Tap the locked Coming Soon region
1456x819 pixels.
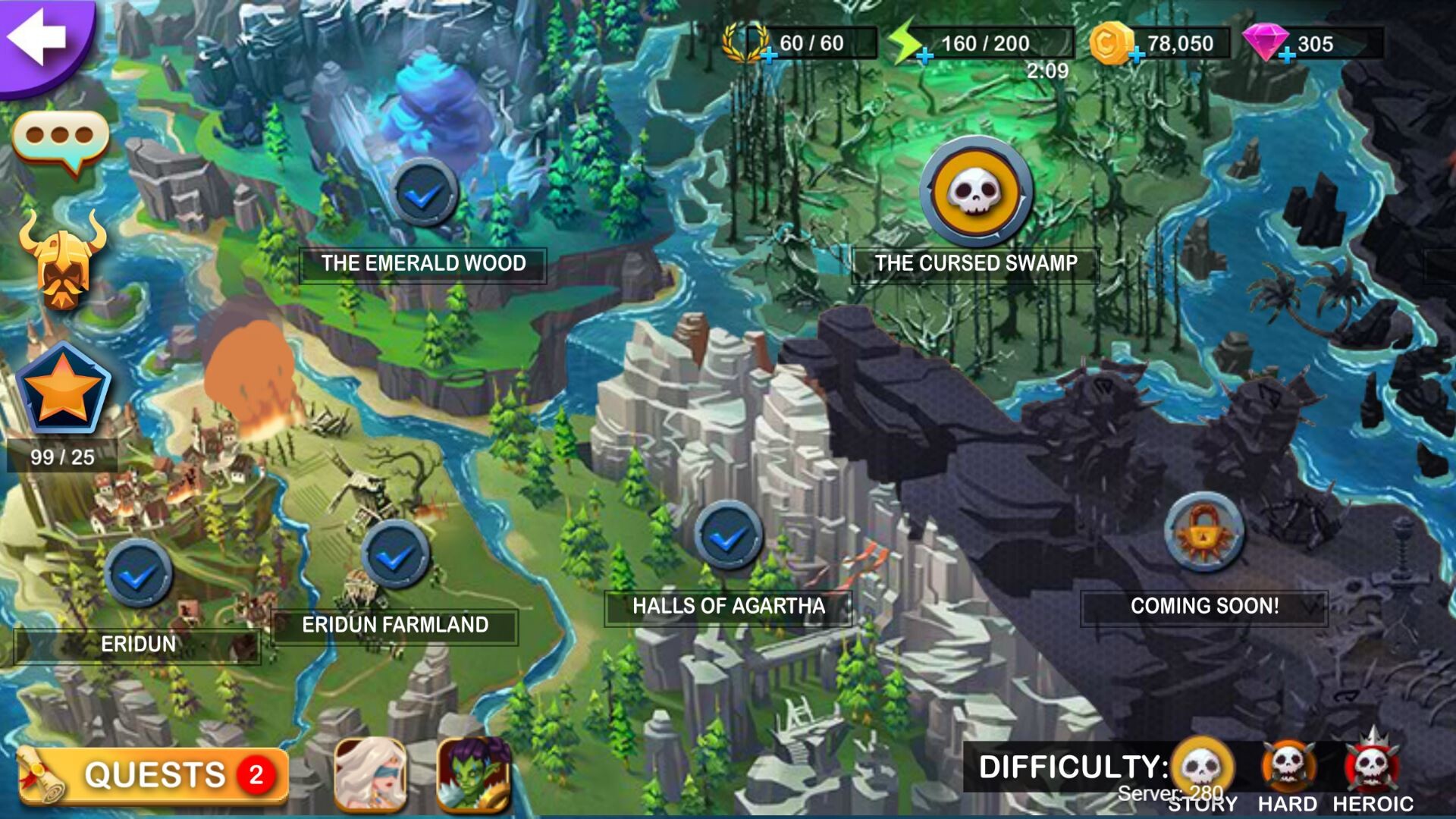(x=1203, y=532)
